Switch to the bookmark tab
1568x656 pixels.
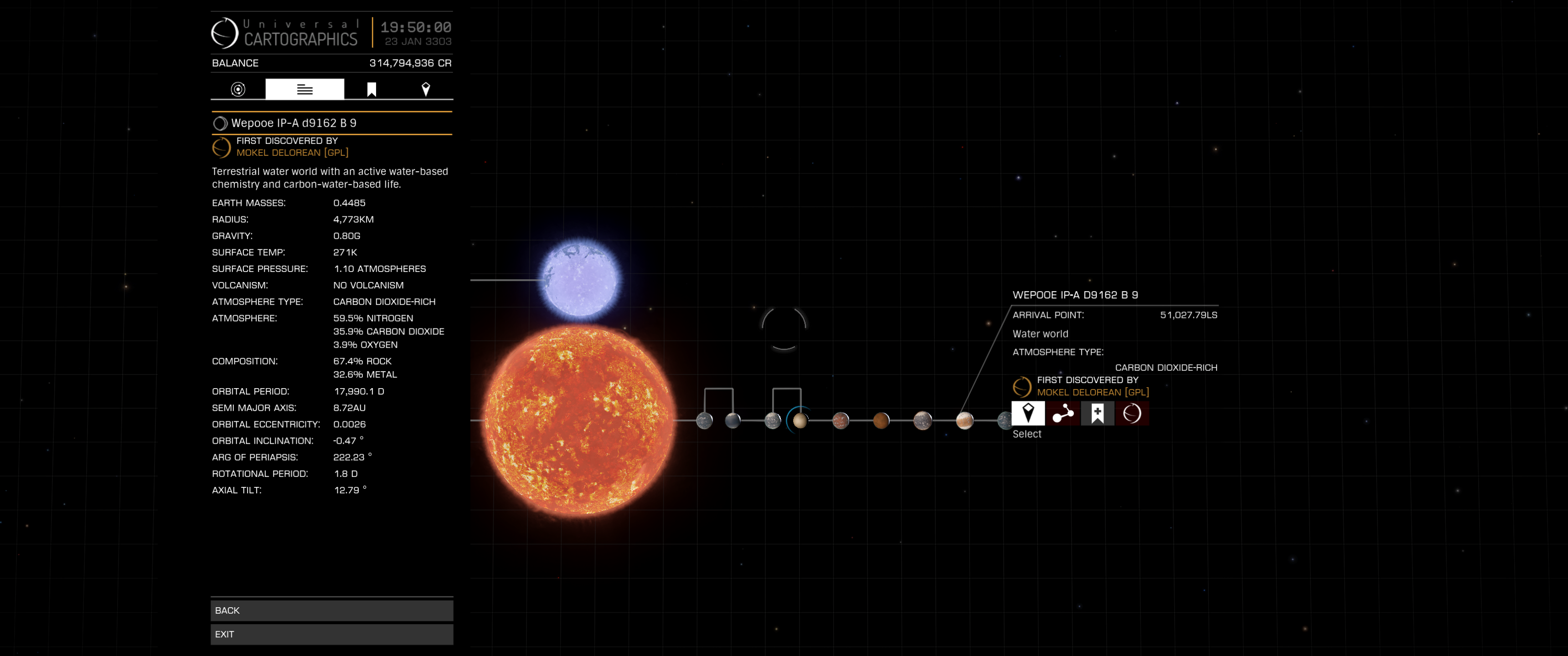371,89
